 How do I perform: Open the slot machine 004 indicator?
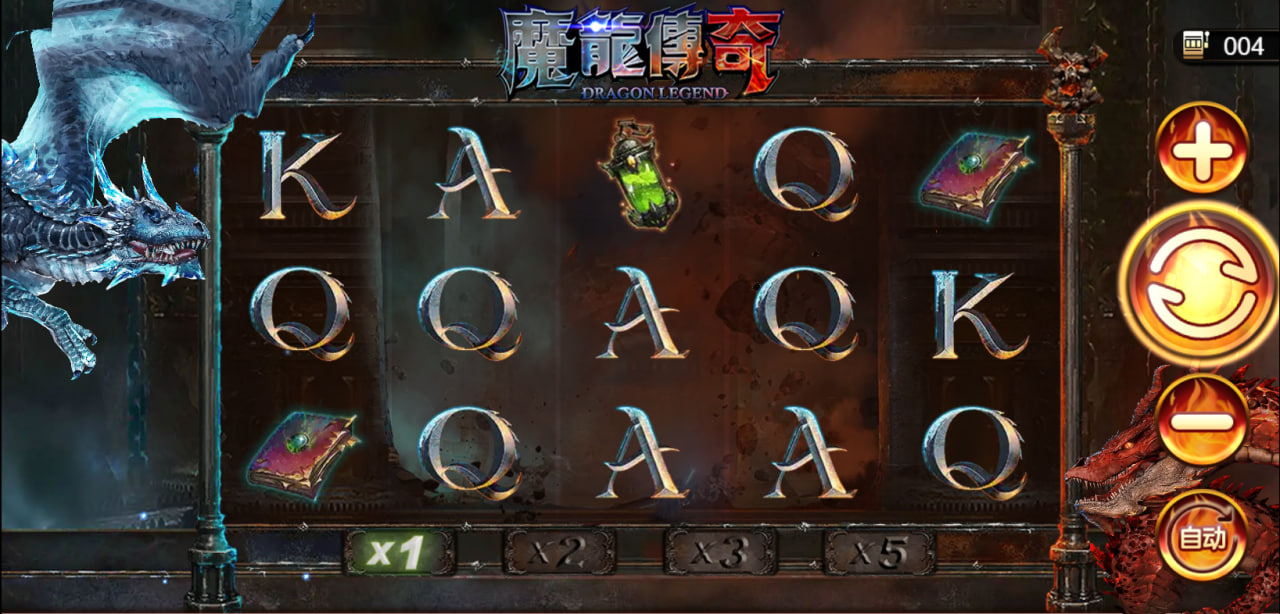[1227, 46]
